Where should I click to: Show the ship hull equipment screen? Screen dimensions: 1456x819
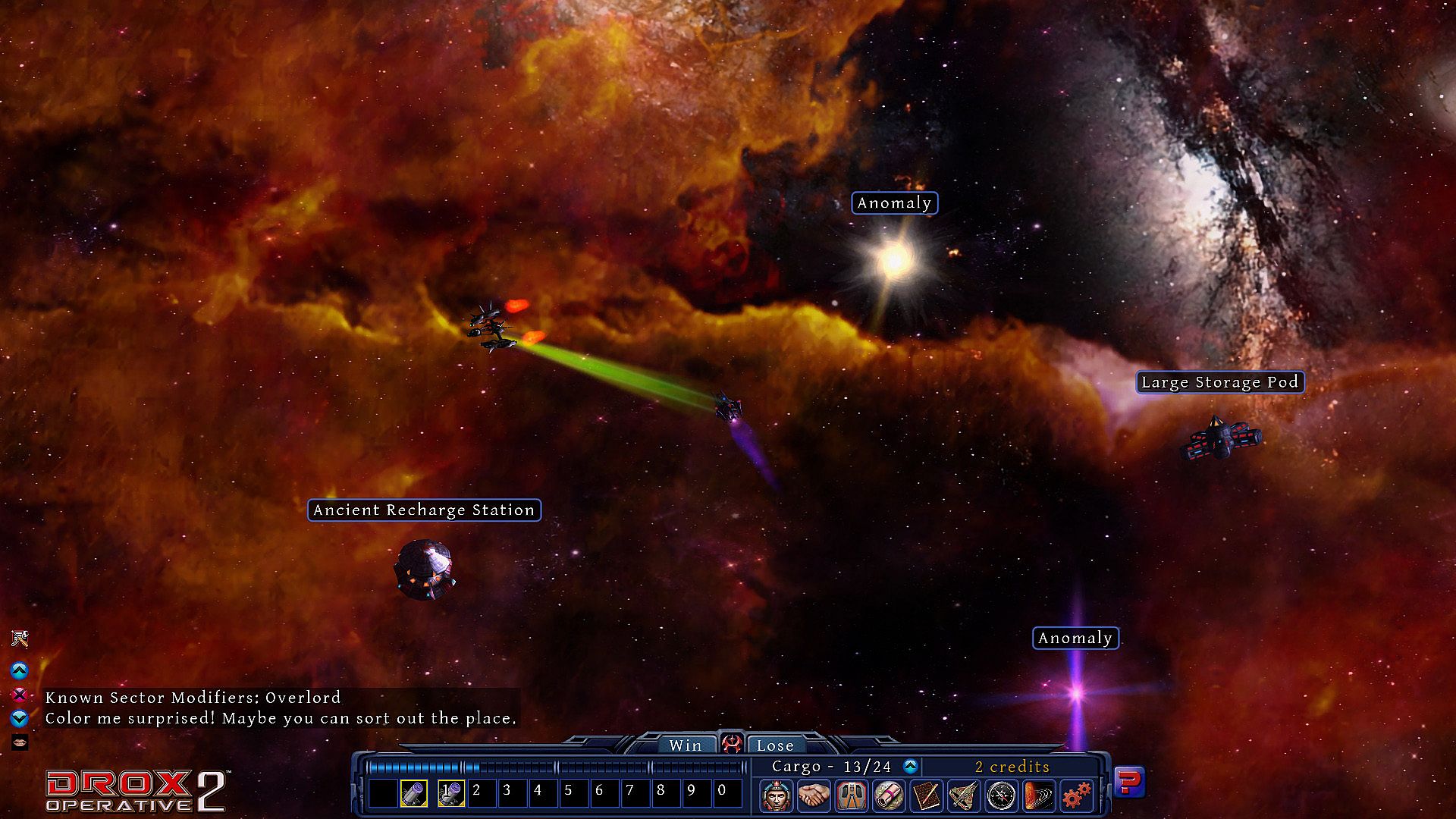852,795
